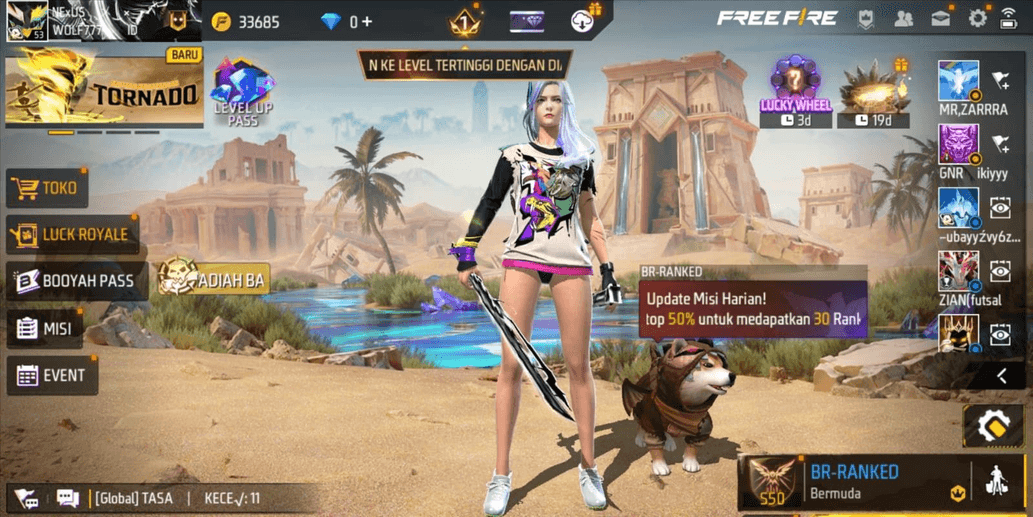The width and height of the screenshot is (1033, 517).
Task: Invite MR,ZARRRA to your squad
Action: pos(1000,80)
